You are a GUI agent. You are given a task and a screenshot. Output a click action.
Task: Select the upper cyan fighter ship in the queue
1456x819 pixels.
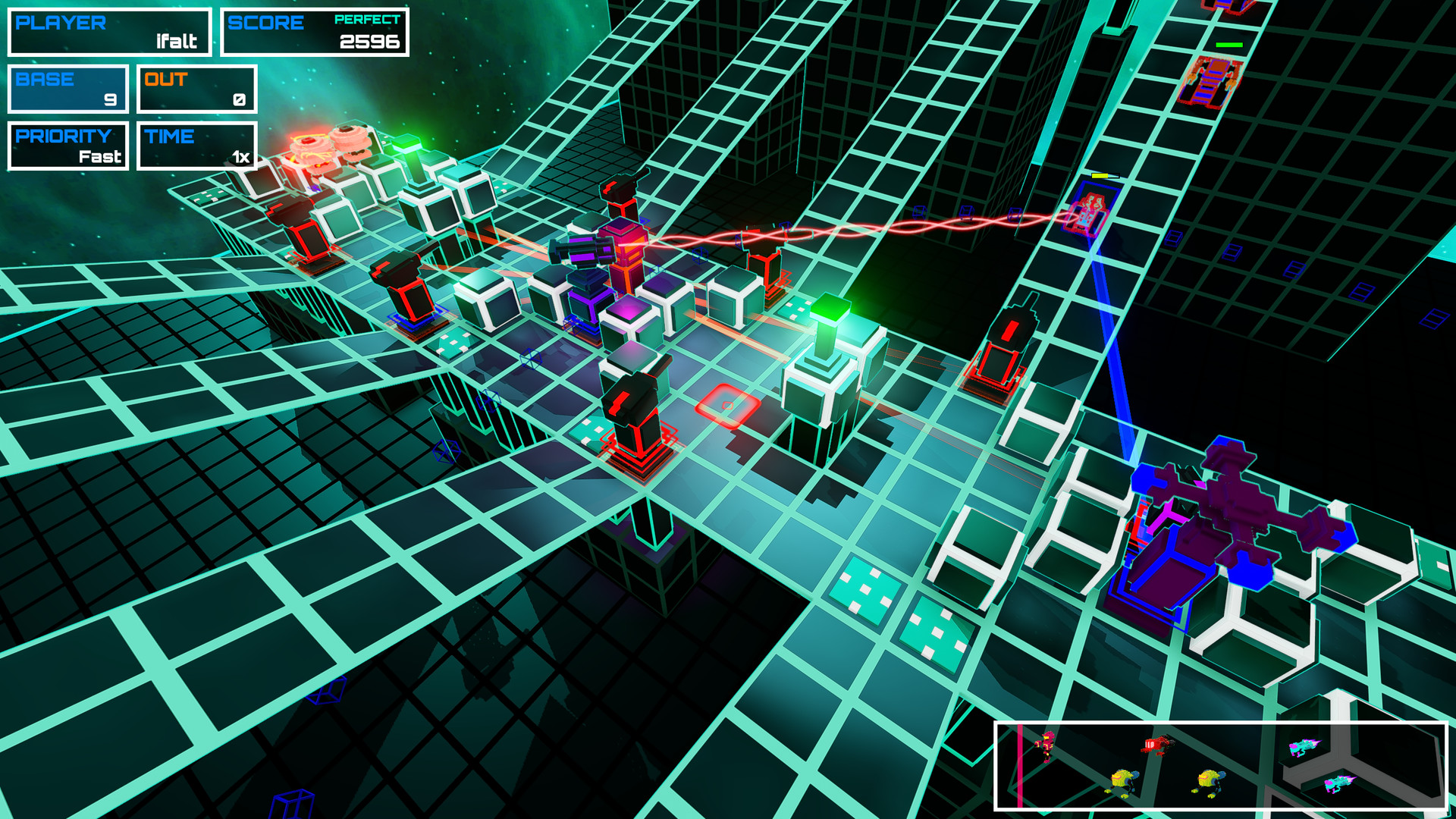coord(1305,748)
